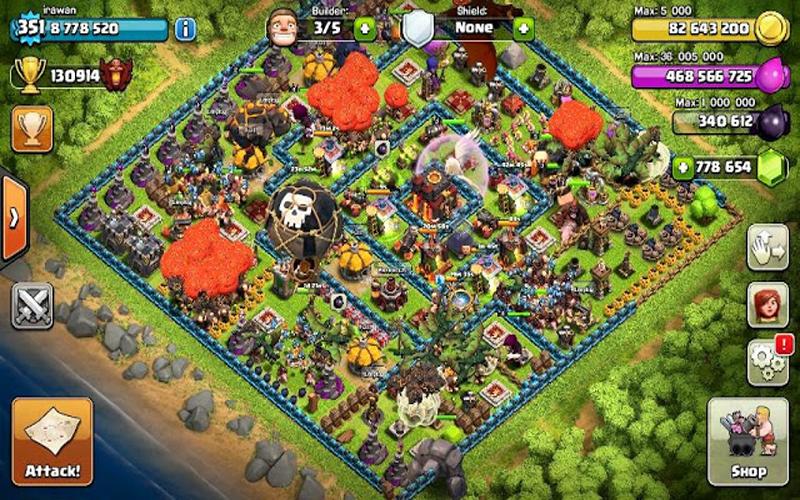800x500 pixels.
Task: Buy a shield with the green plus
Action: pos(522,28)
